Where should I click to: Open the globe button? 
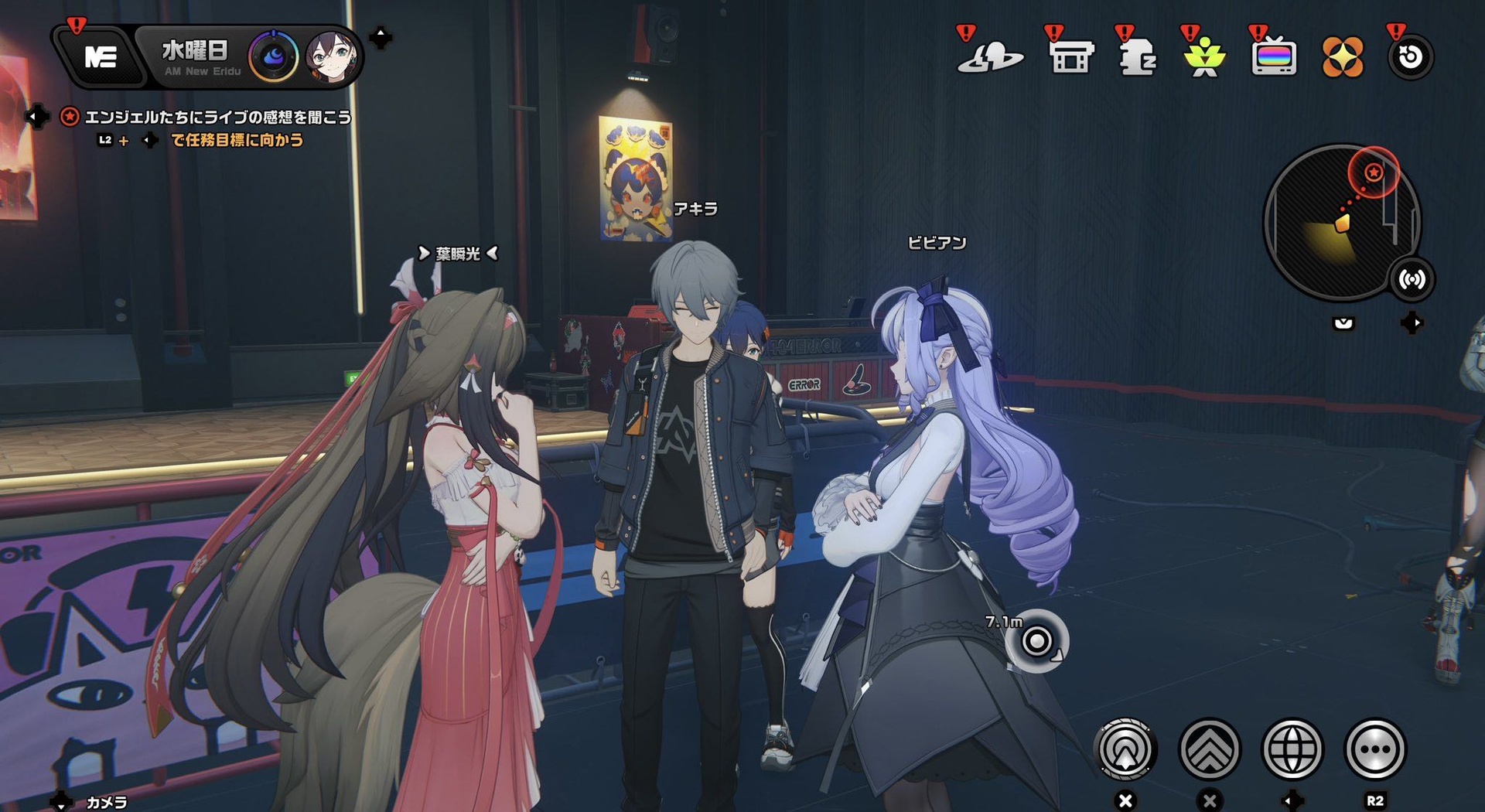click(1292, 749)
